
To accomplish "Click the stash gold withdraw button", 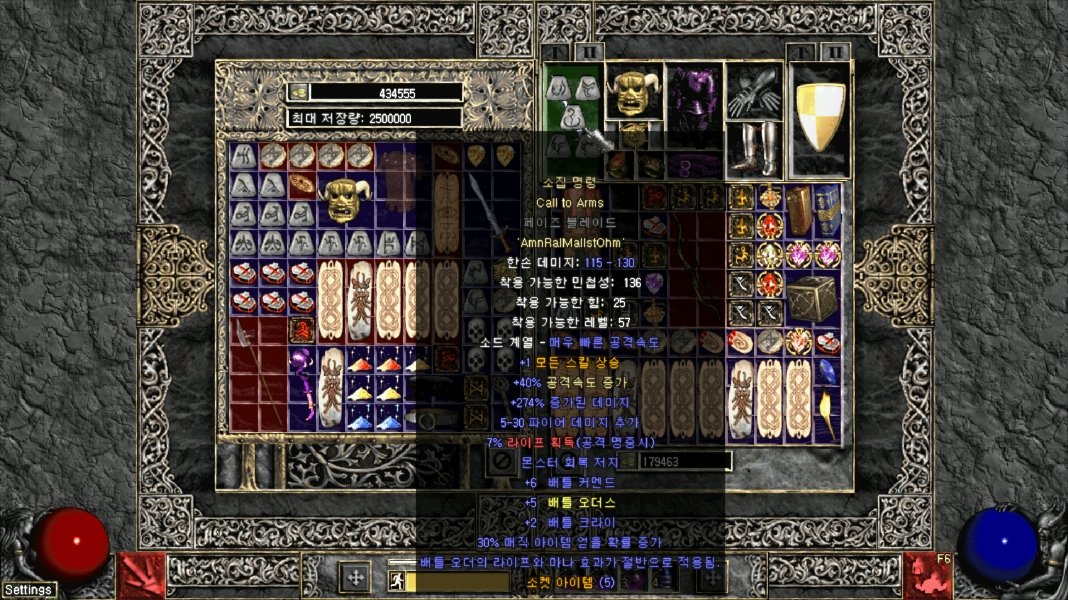I will click(298, 92).
